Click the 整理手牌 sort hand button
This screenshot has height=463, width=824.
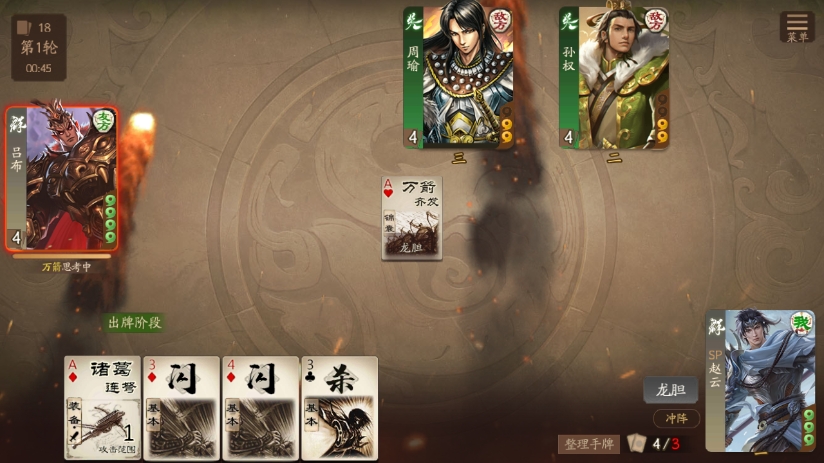click(x=589, y=444)
